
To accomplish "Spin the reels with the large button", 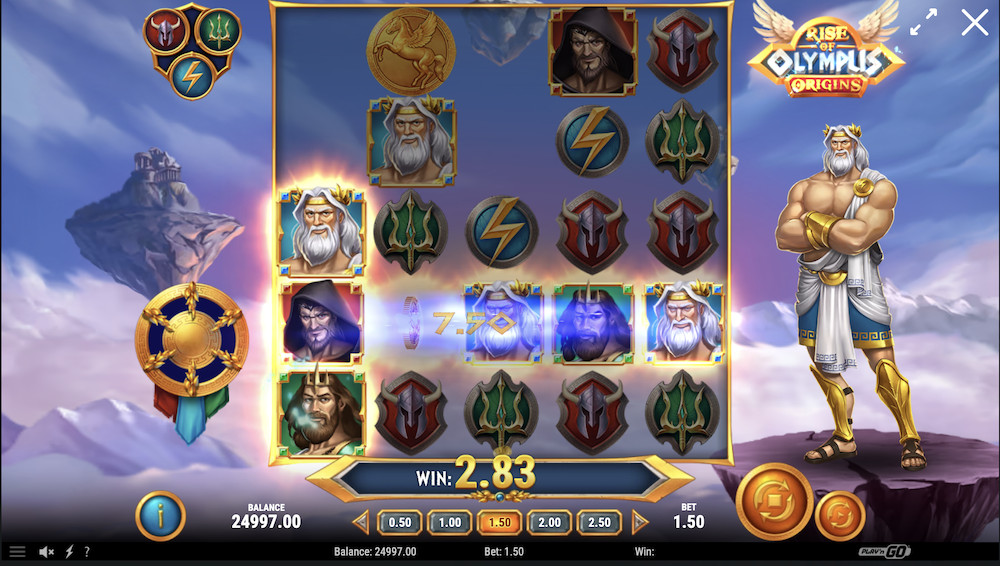I will [774, 501].
